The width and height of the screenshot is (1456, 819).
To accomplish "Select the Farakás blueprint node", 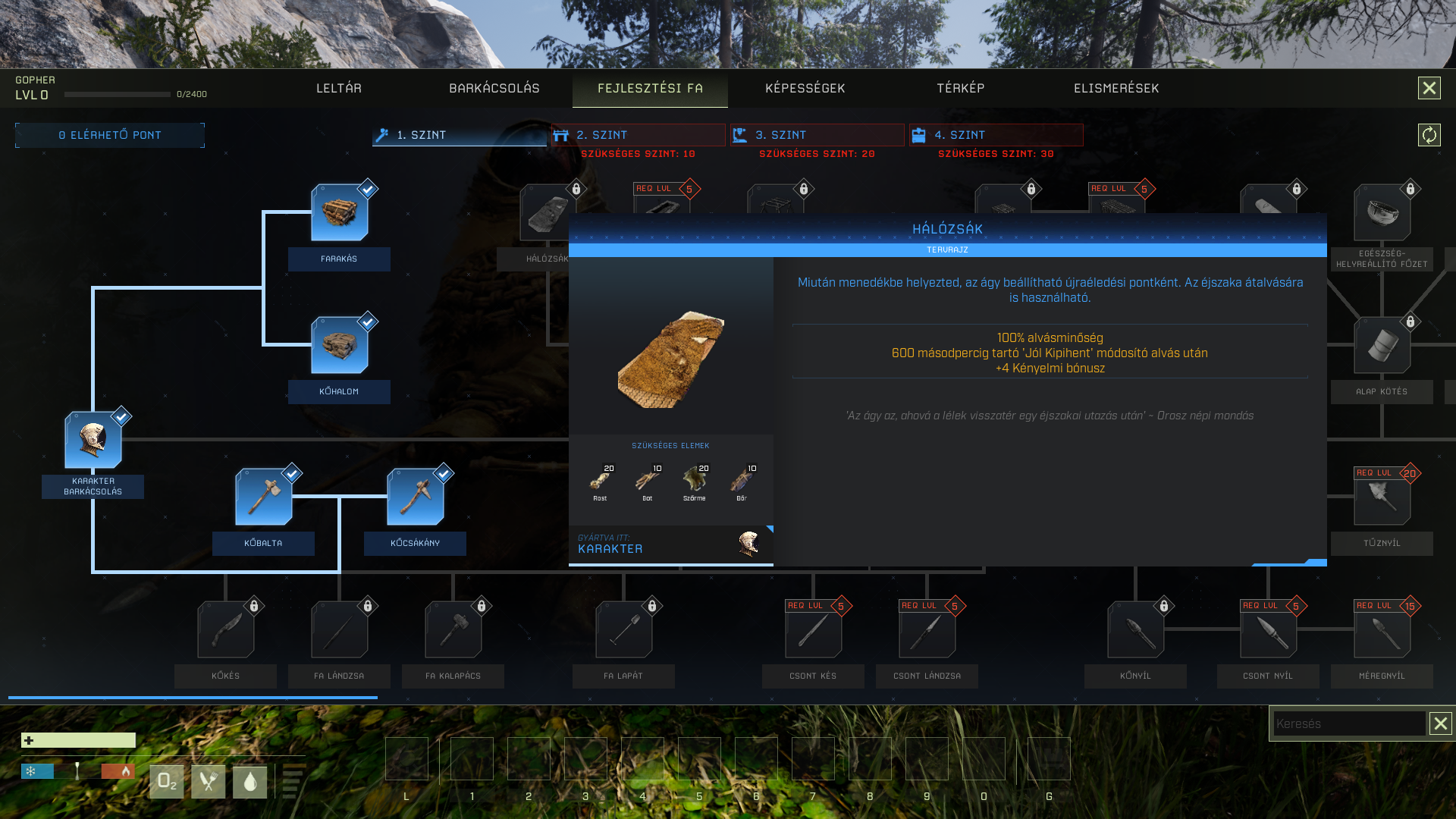I will click(x=339, y=213).
